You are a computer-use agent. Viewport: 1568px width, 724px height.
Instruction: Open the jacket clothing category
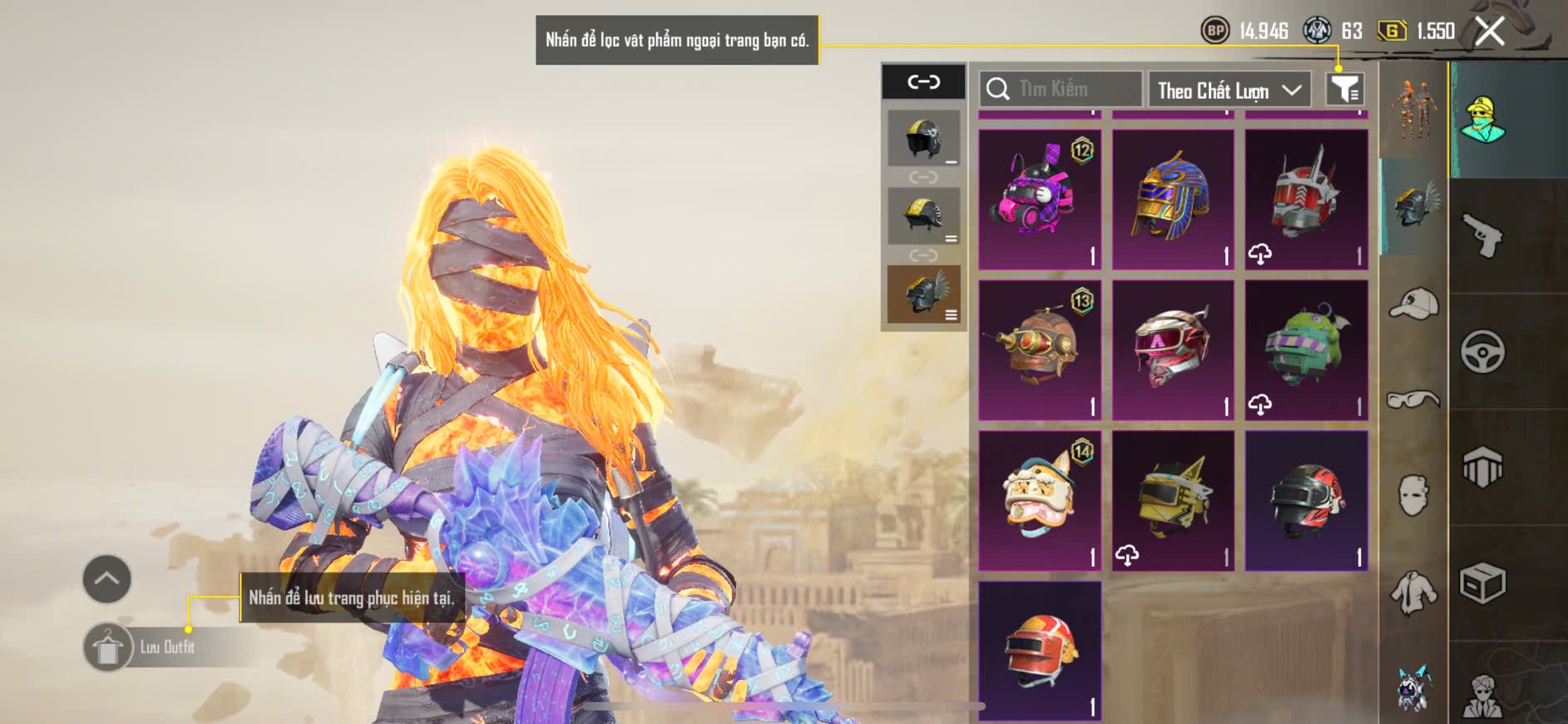point(1413,593)
